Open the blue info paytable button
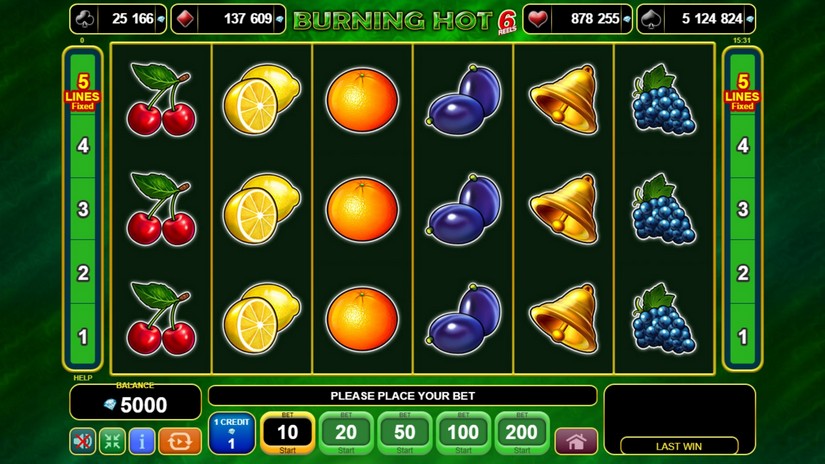This screenshot has width=825, height=464. click(x=141, y=441)
